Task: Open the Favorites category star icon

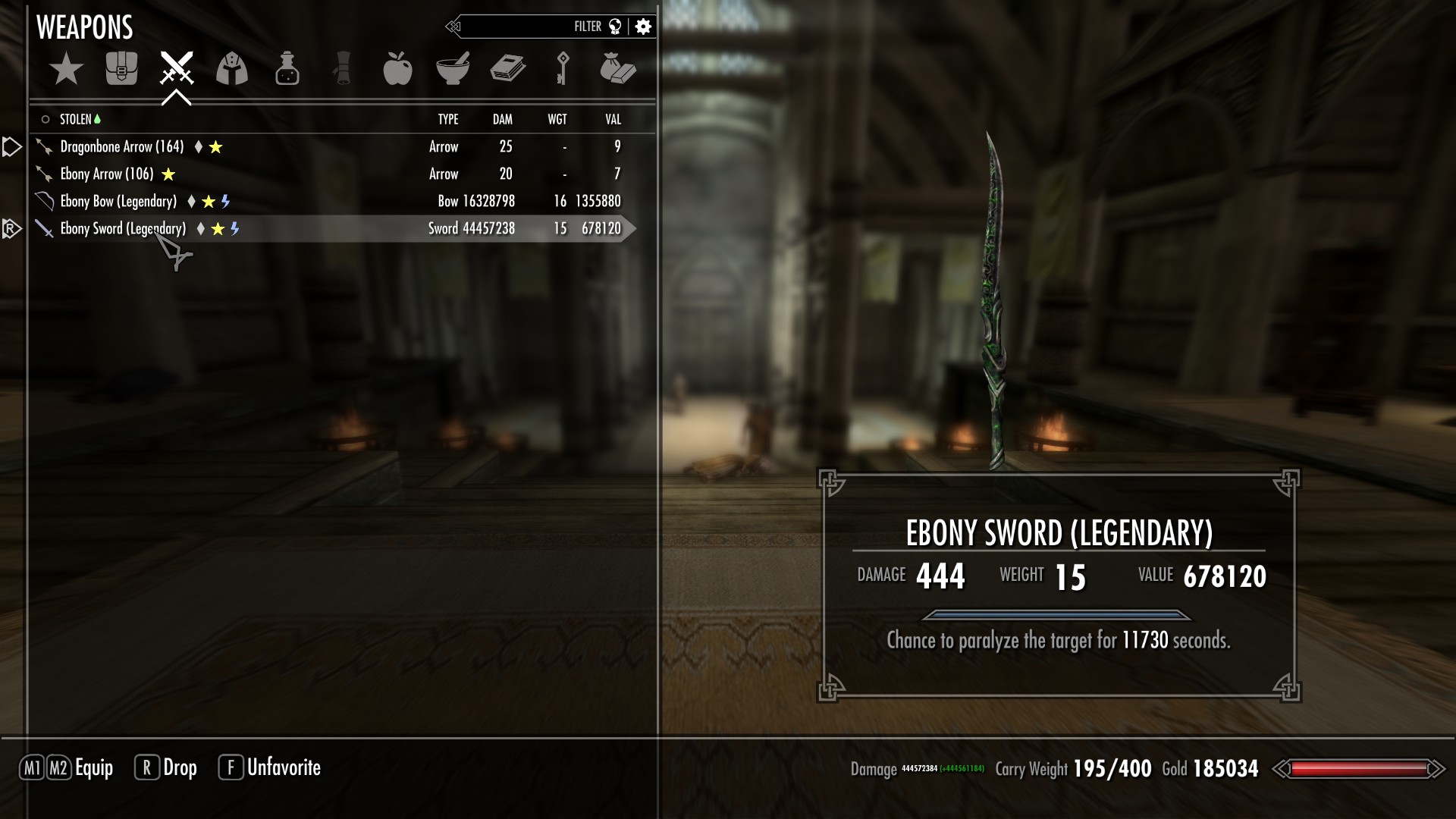Action: pos(67,69)
